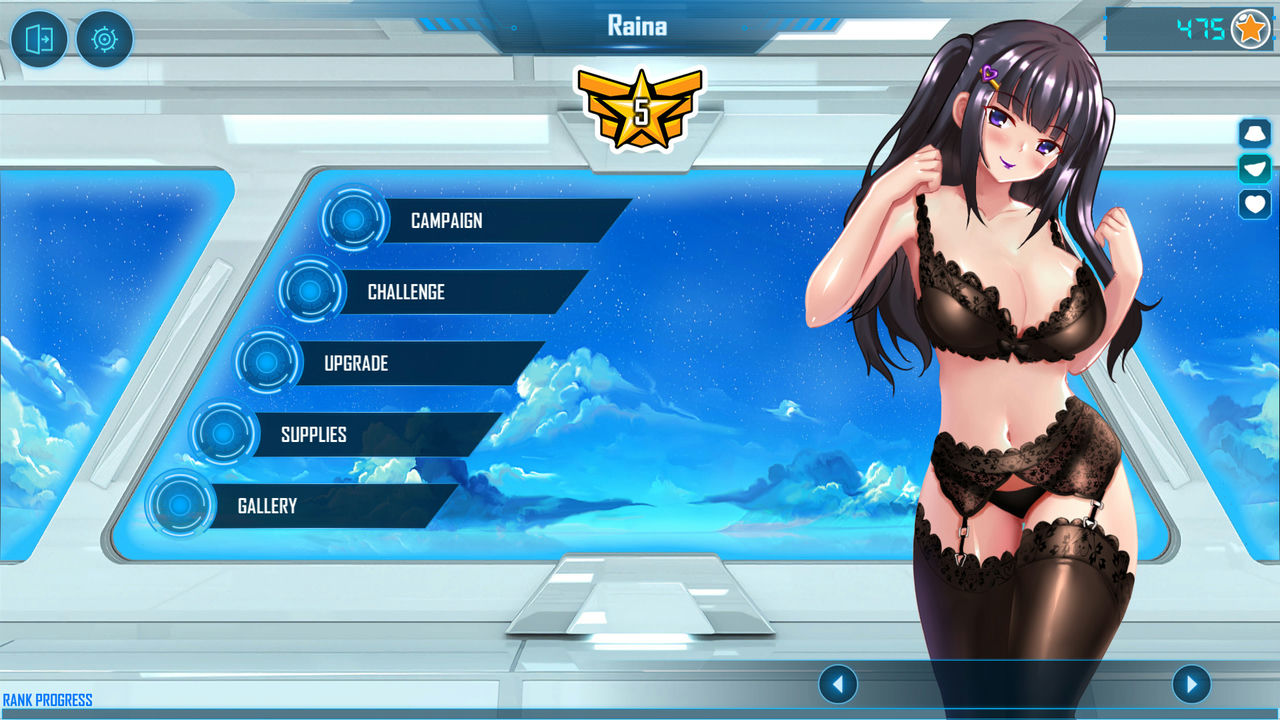The height and width of the screenshot is (720, 1280).
Task: Click the circular icon beside Supplies
Action: pos(223,434)
